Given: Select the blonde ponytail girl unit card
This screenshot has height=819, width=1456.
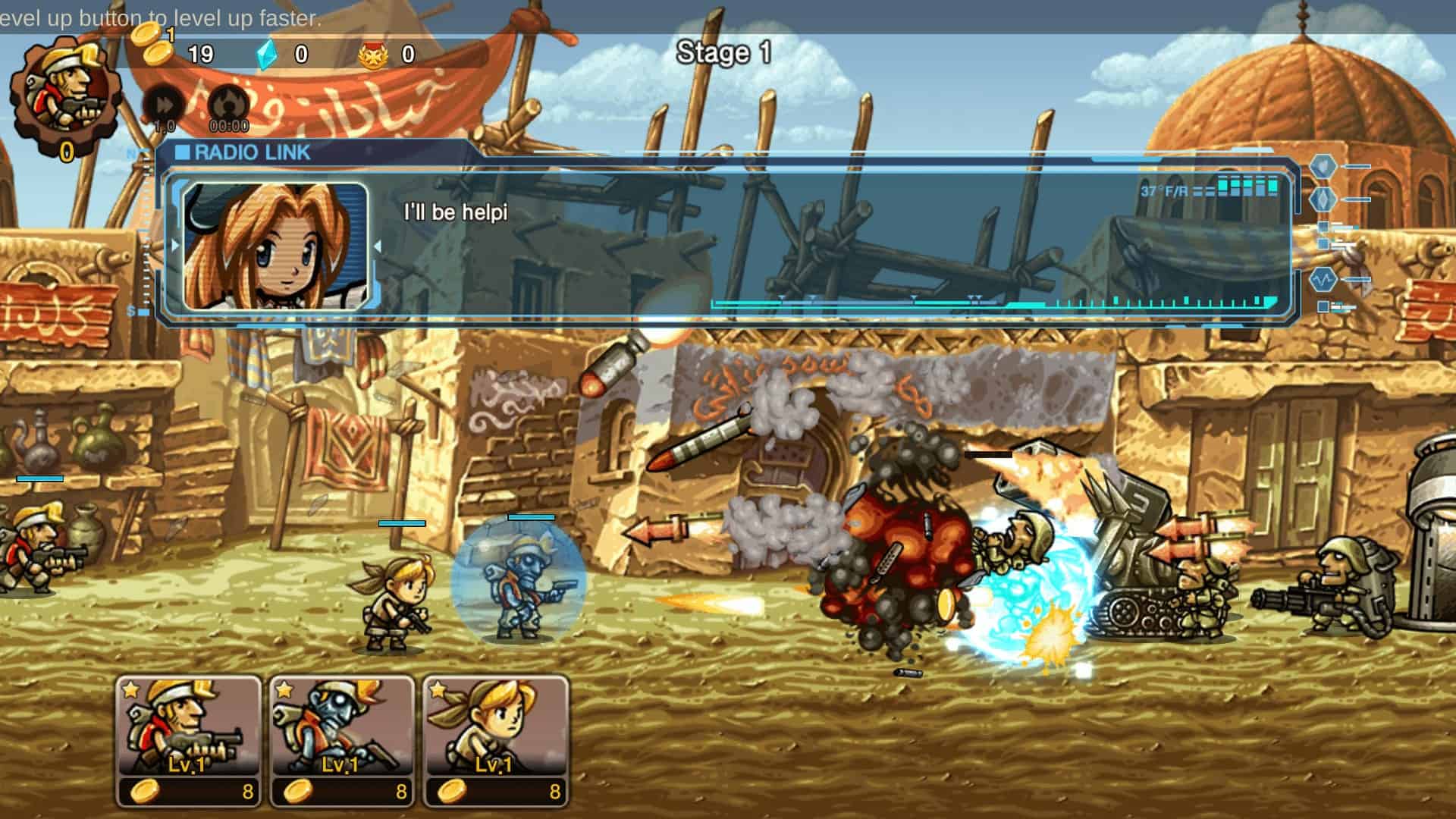Looking at the screenshot, I should click(x=495, y=739).
